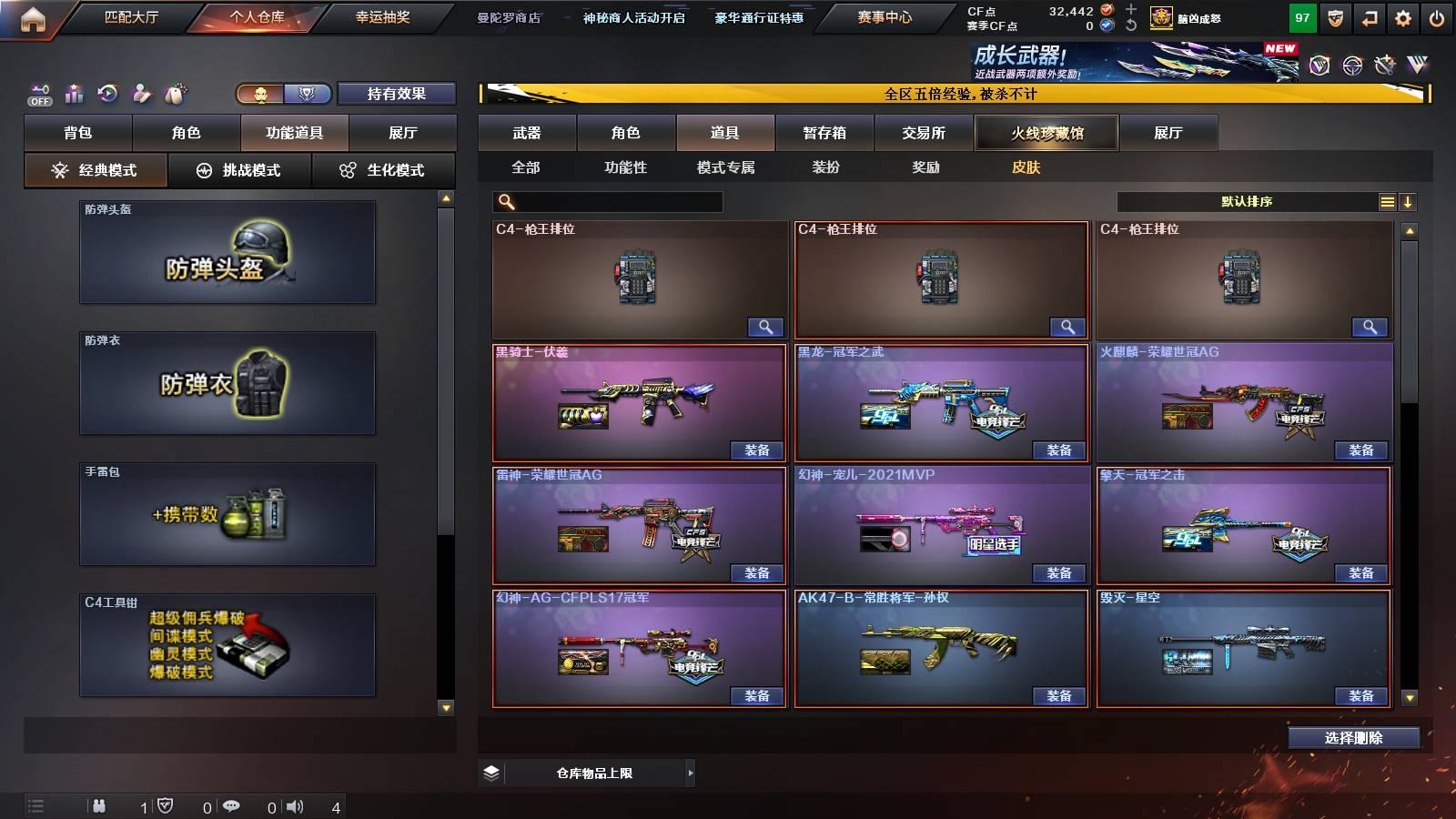Open the friends list icon in bottom bar
The height and width of the screenshot is (819, 1456).
(98, 804)
